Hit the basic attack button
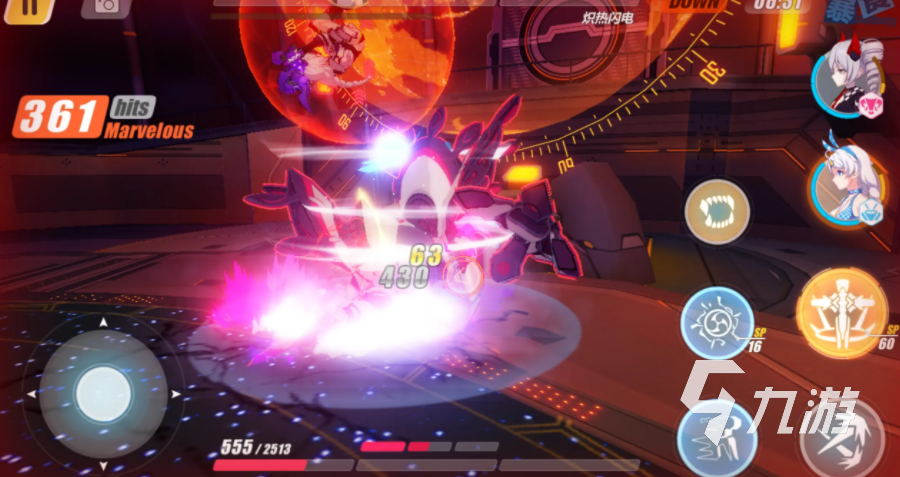The height and width of the screenshot is (477, 900). (x=842, y=437)
